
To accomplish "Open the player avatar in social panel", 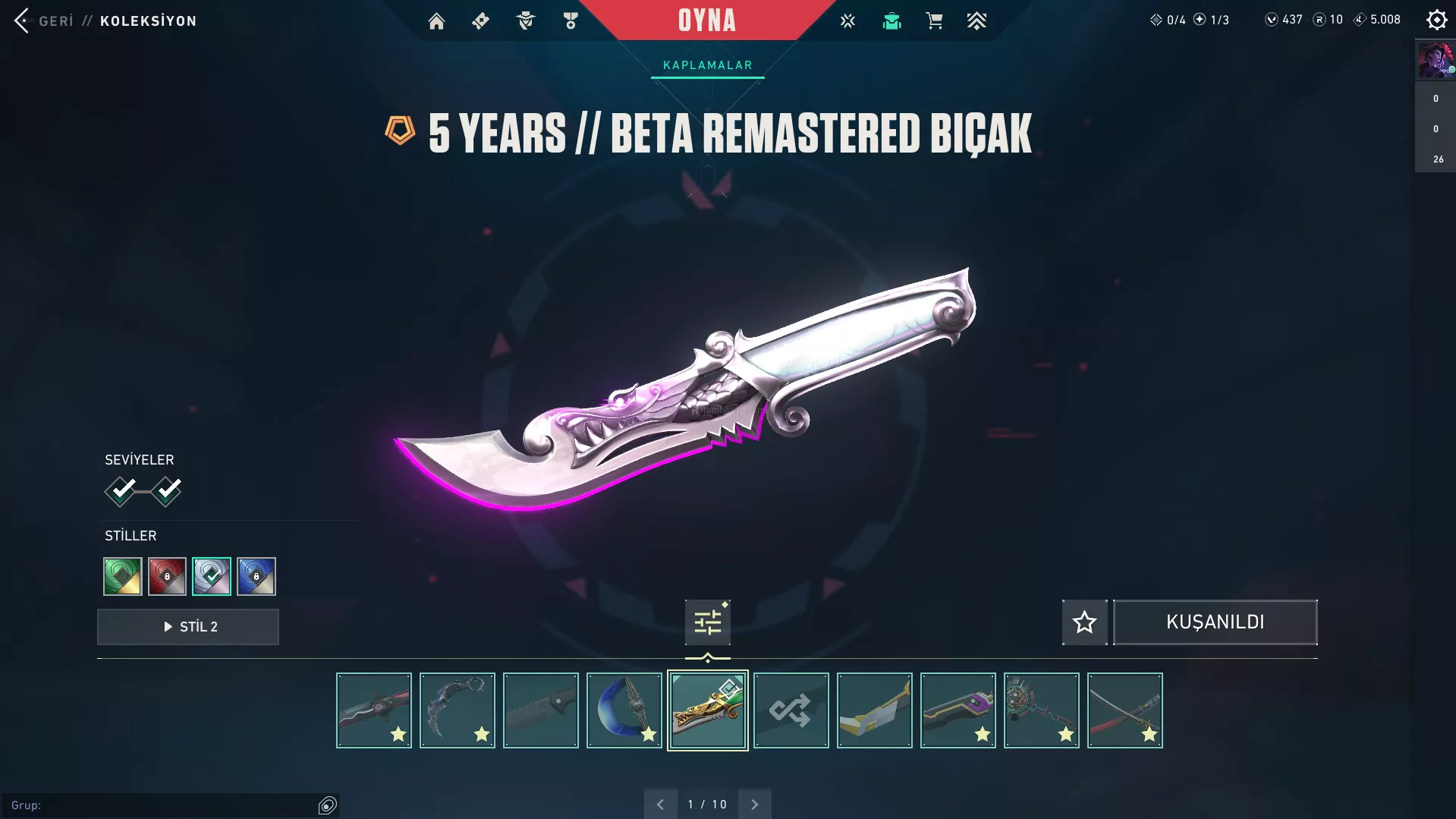I will tap(1436, 61).
